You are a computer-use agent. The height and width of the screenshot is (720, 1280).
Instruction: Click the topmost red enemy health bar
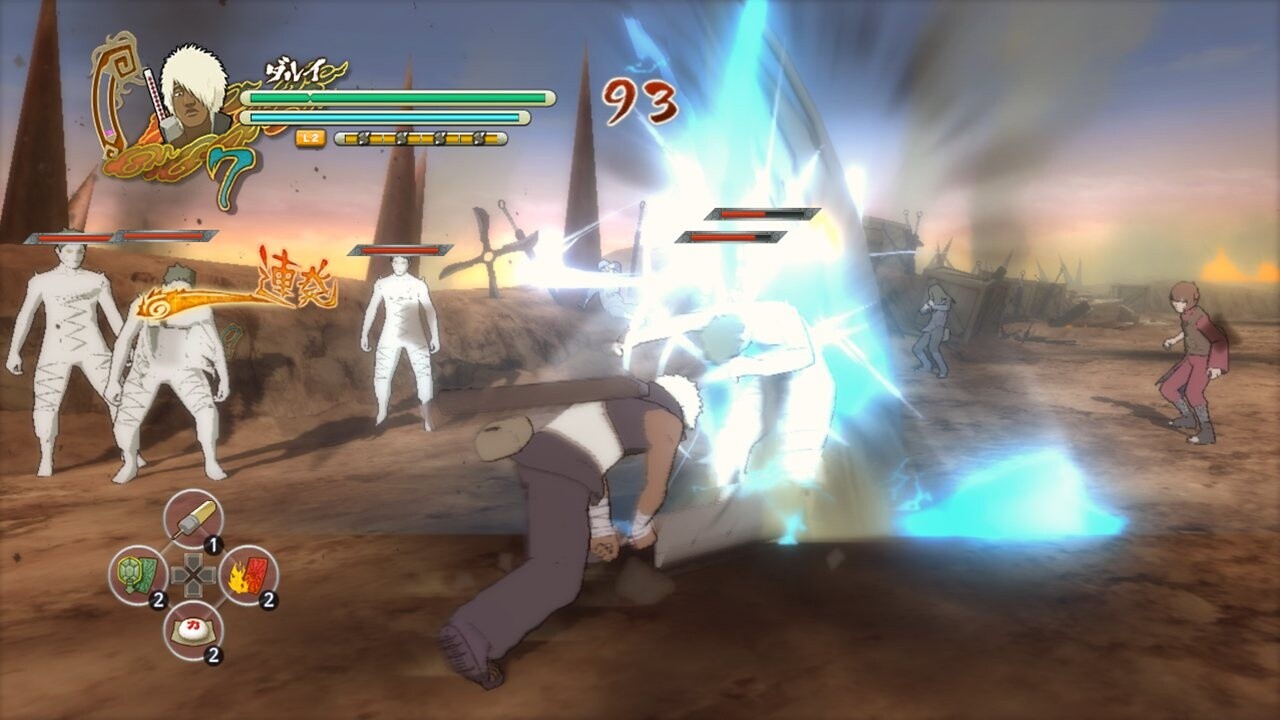coord(760,213)
